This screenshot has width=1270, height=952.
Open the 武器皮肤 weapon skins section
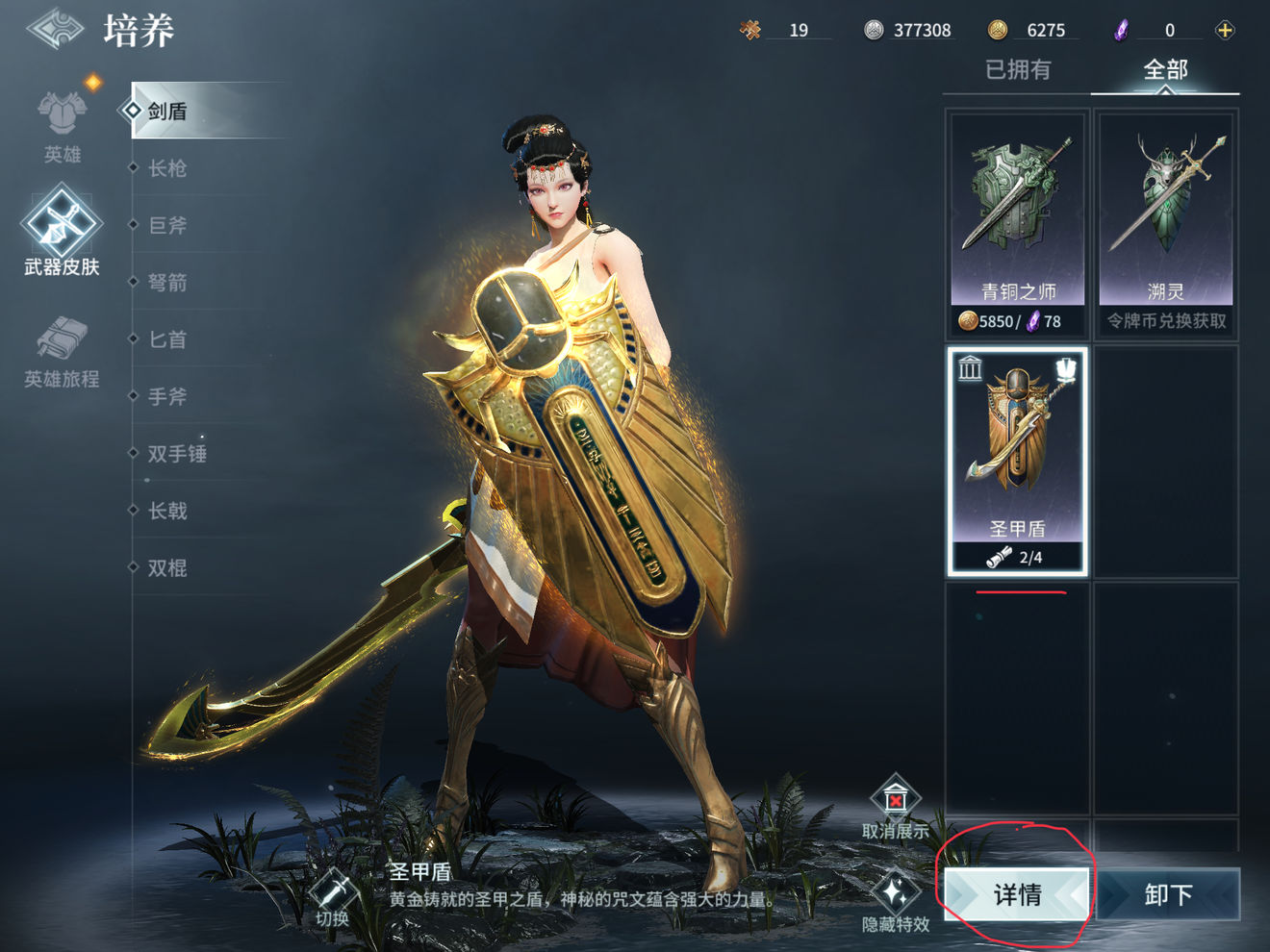point(62,233)
